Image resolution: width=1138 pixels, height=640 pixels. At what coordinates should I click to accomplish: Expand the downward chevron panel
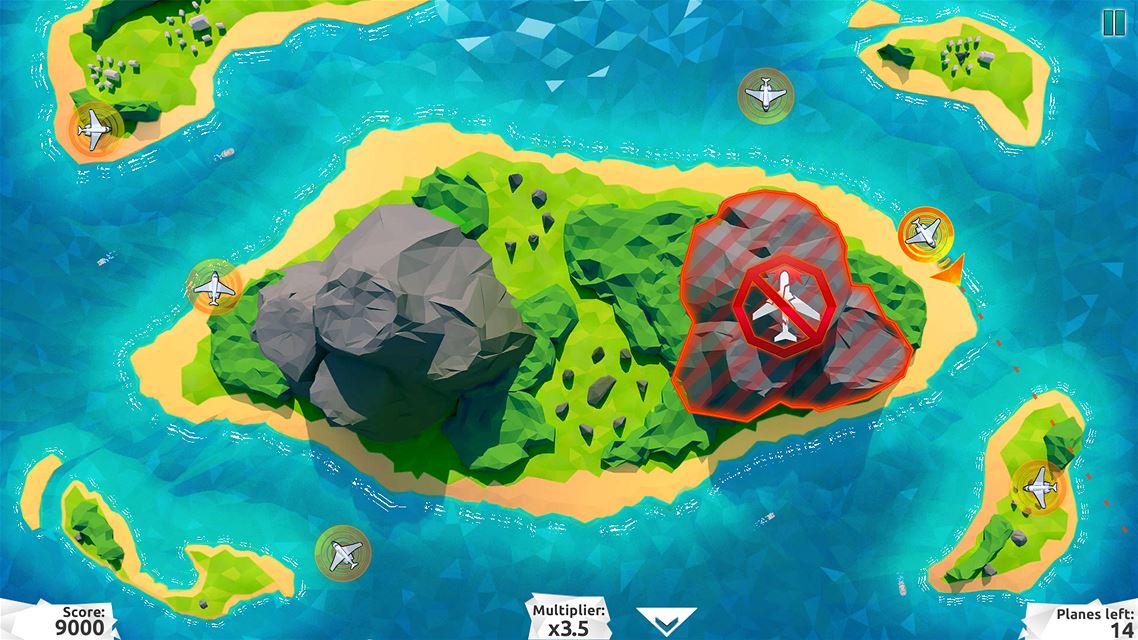coord(666,620)
